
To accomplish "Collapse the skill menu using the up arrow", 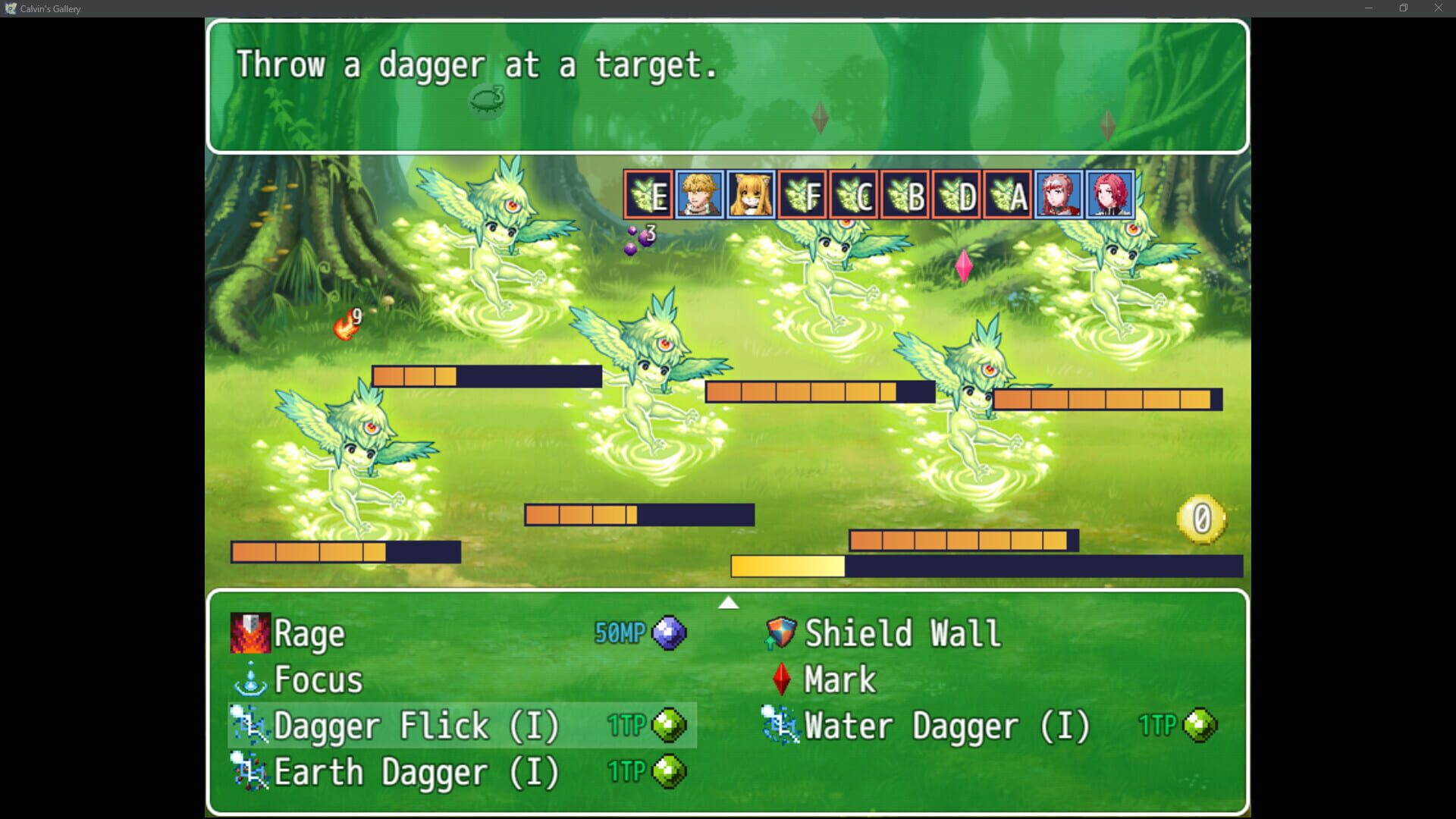I will 728,602.
